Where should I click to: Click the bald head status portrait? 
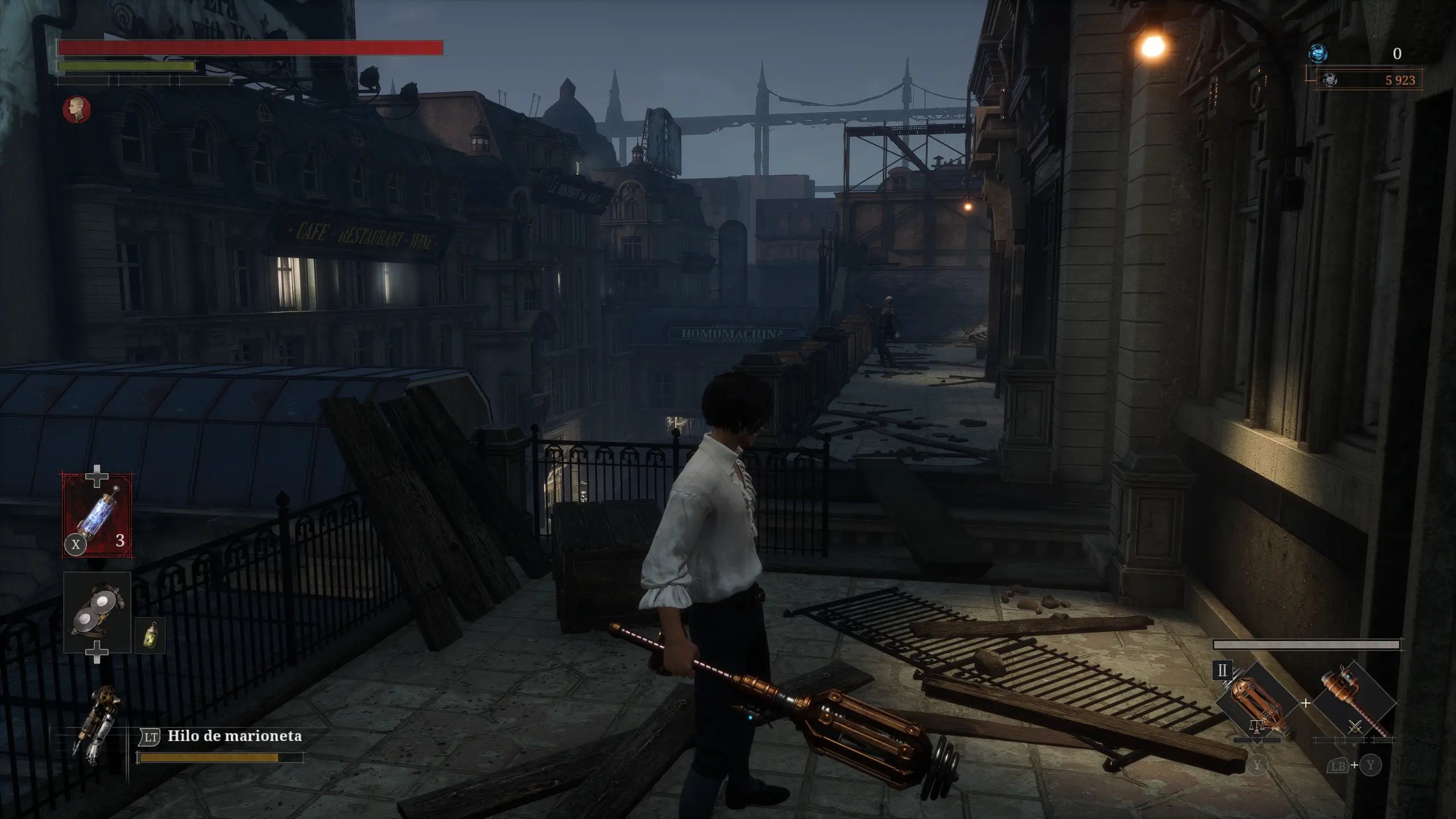pyautogui.click(x=77, y=109)
